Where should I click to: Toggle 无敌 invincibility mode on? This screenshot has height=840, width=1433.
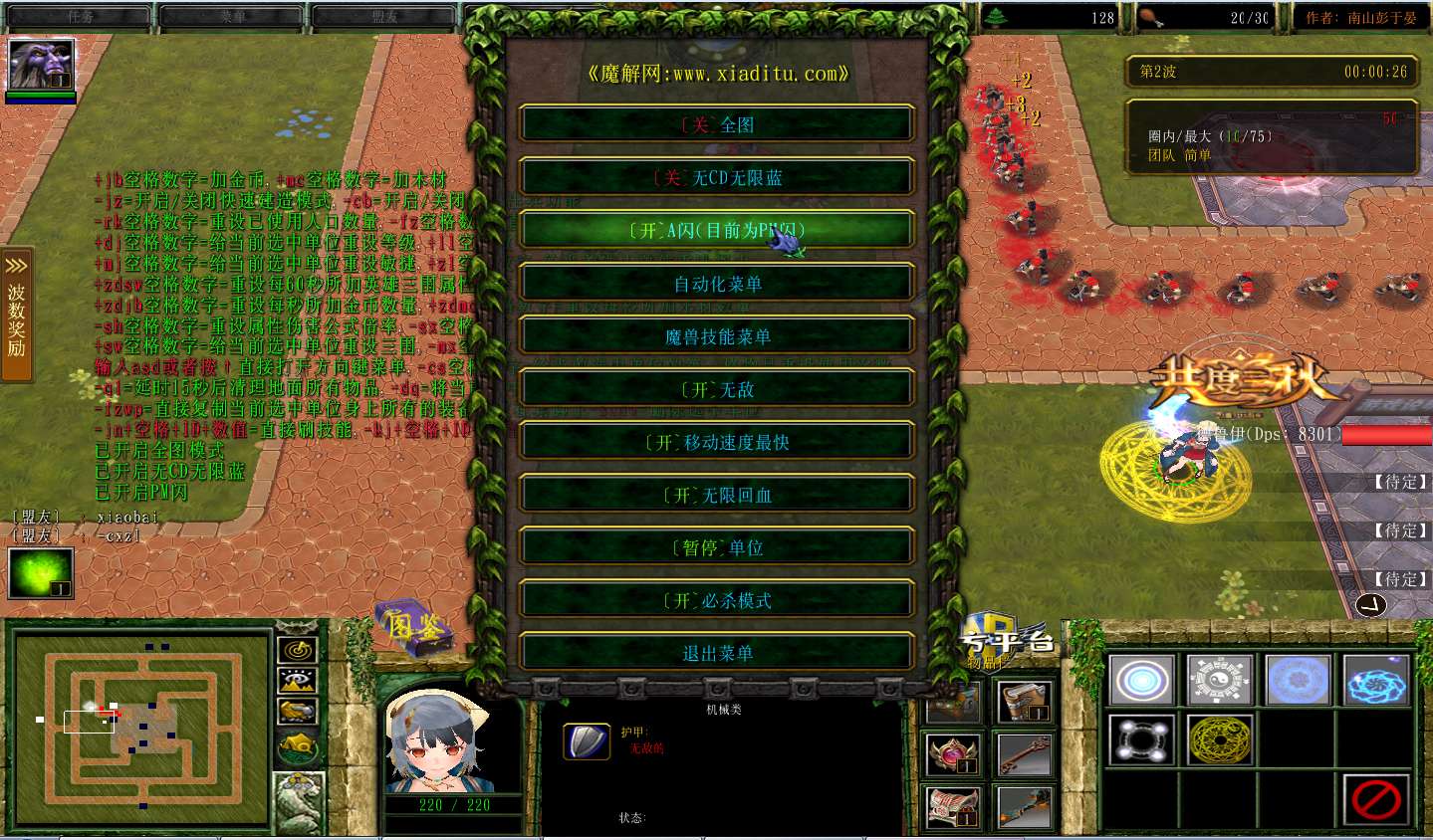[716, 389]
